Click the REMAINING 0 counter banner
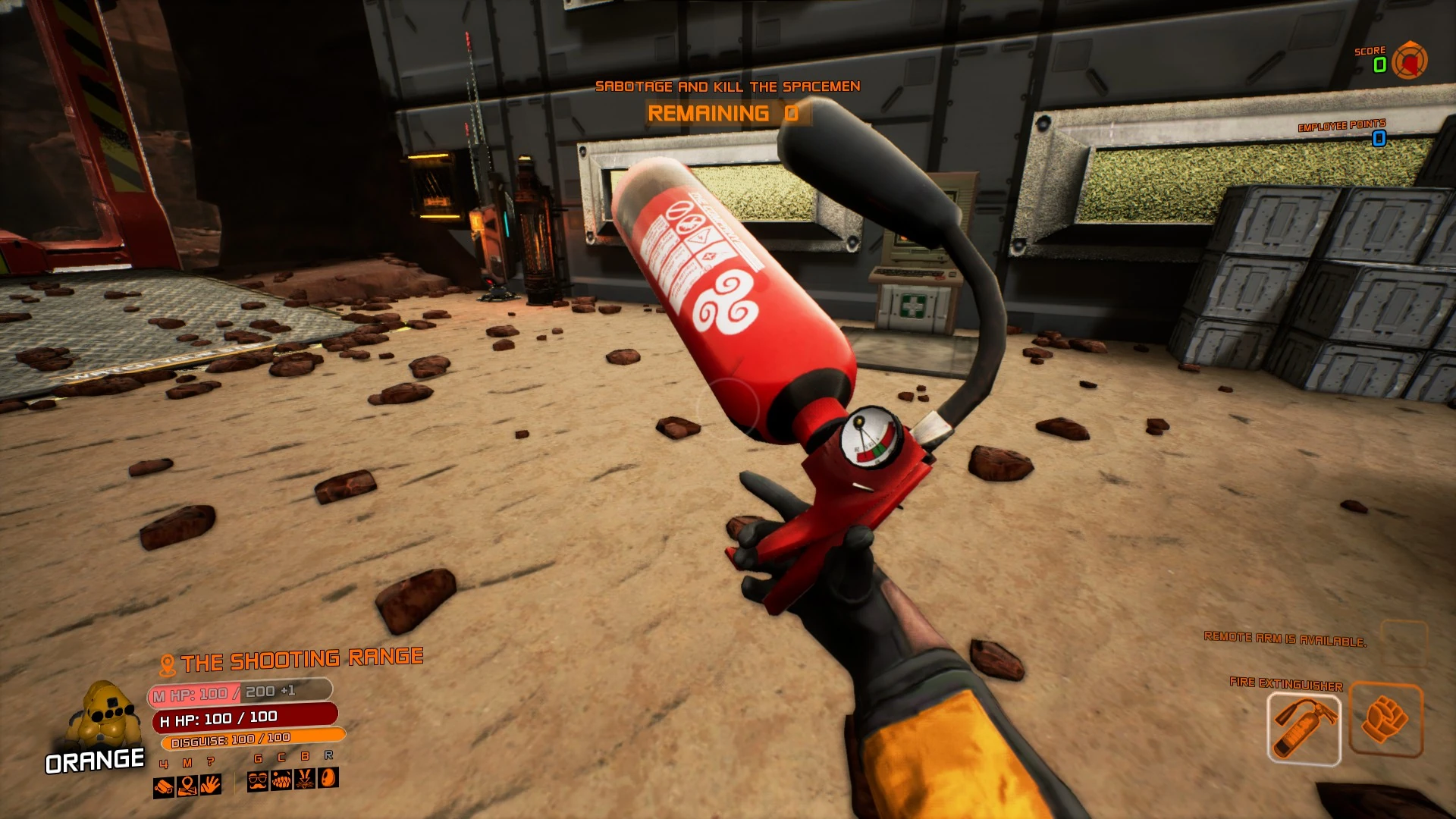1456x819 pixels. (x=723, y=114)
